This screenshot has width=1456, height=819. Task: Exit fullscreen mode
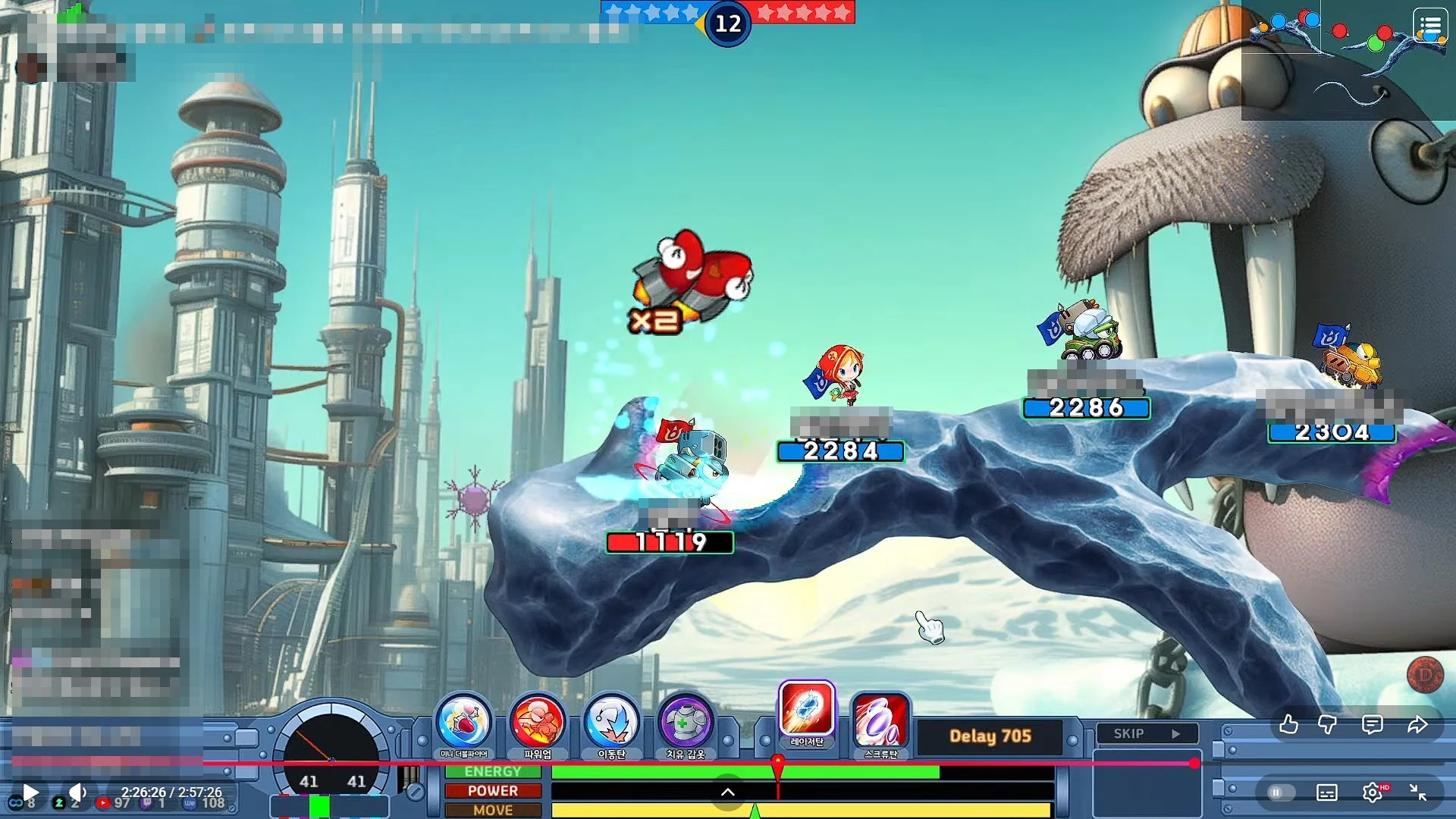click(x=1417, y=792)
